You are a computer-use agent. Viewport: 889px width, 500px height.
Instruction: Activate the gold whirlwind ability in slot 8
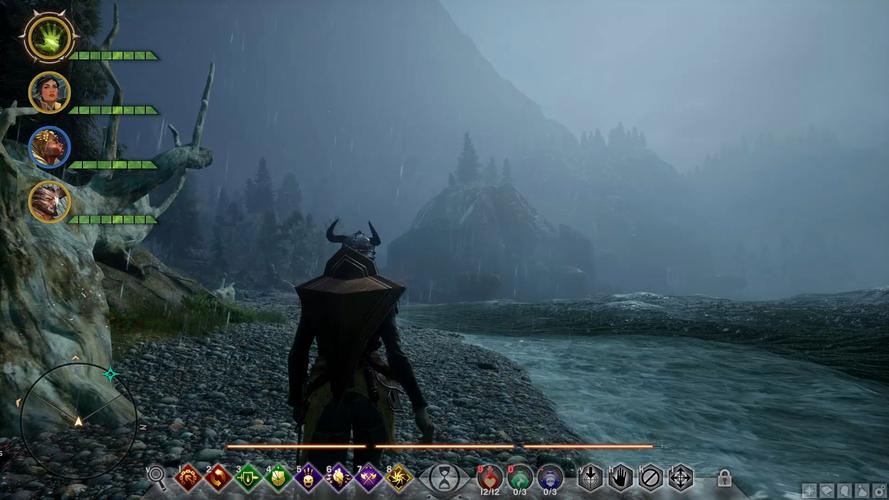399,477
